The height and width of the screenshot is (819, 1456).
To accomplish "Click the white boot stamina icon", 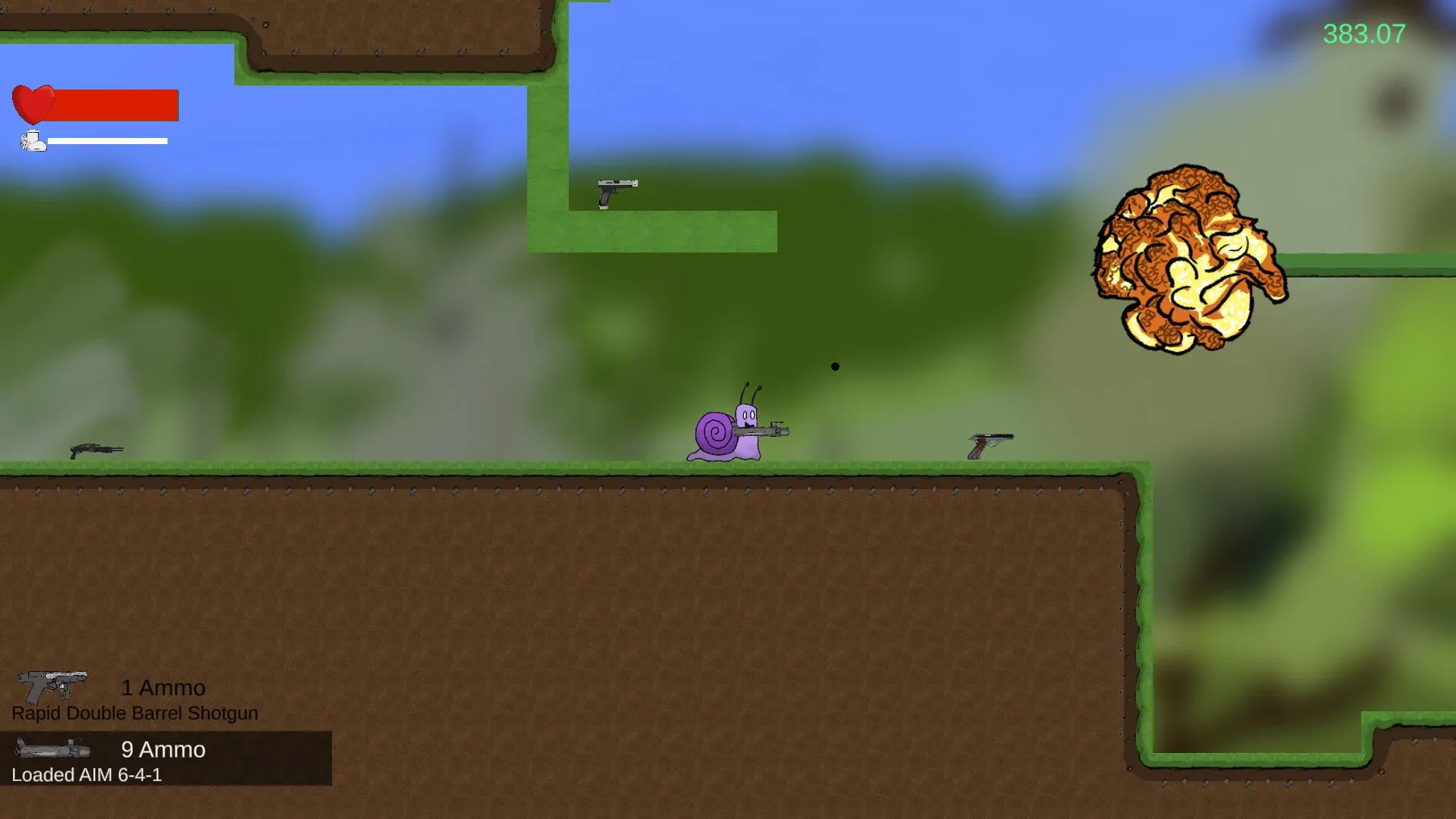I will click(32, 140).
